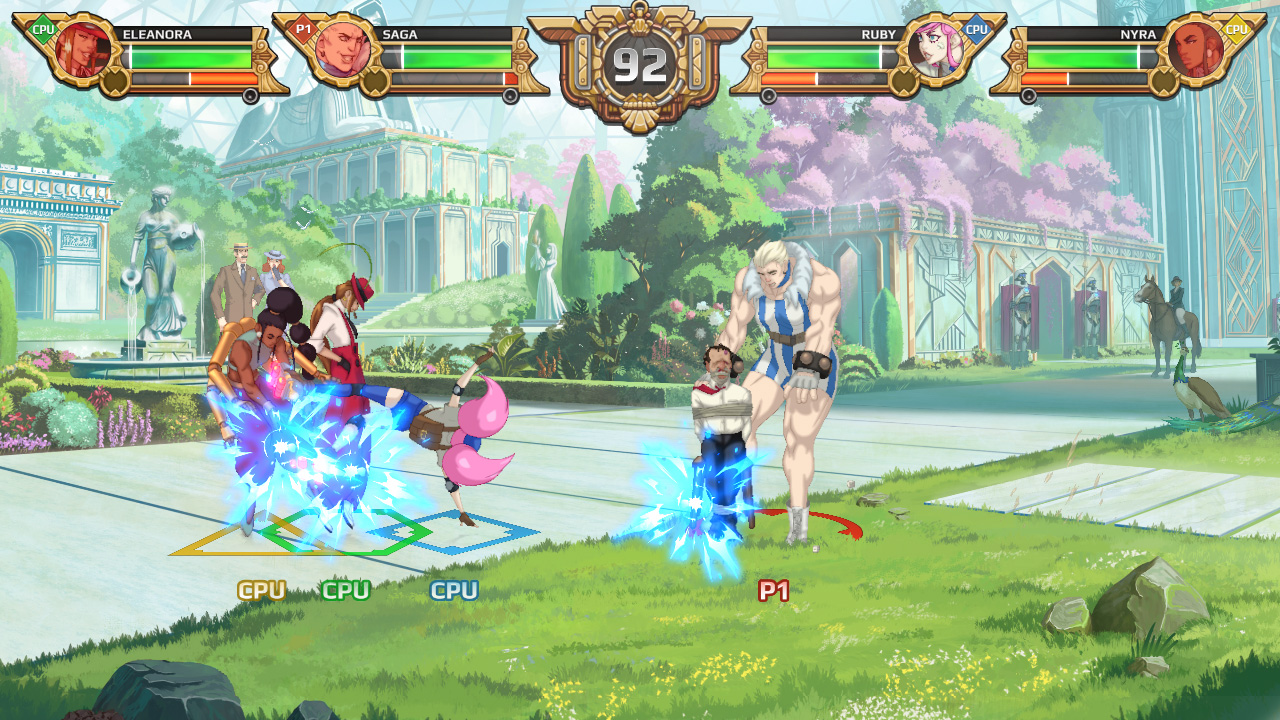Click the yellow CPU label under Eleanora
The width and height of the screenshot is (1280, 720).
(262, 589)
